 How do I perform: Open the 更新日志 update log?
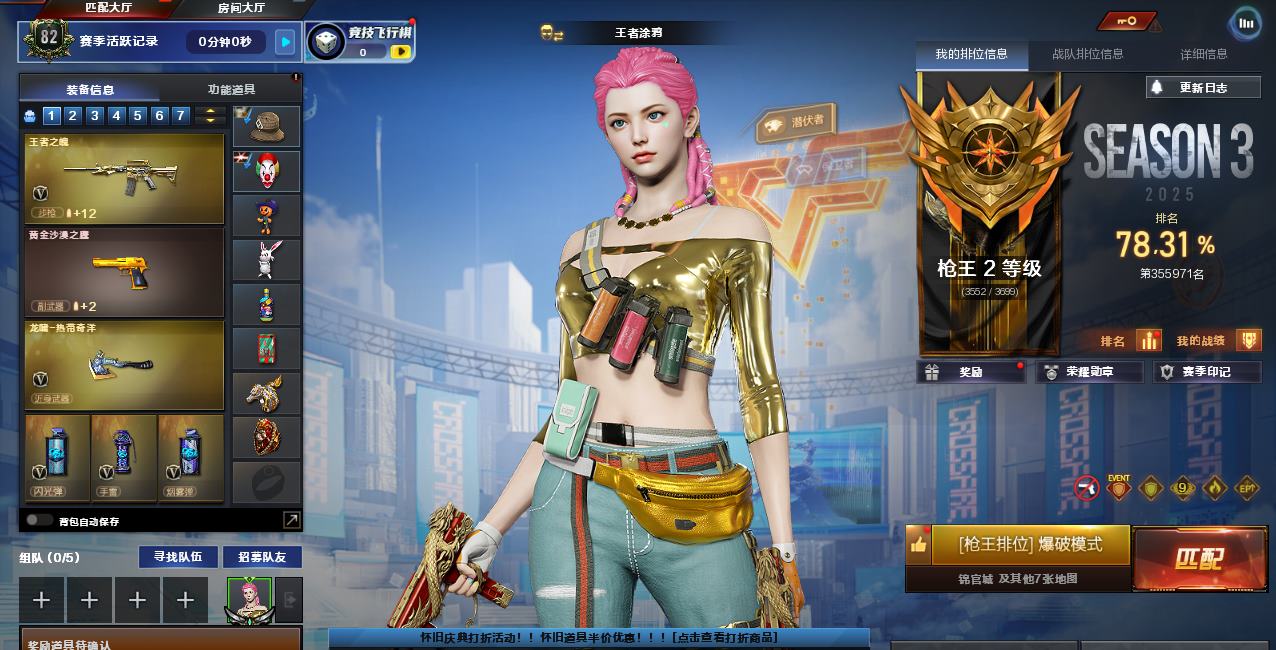click(x=1202, y=88)
